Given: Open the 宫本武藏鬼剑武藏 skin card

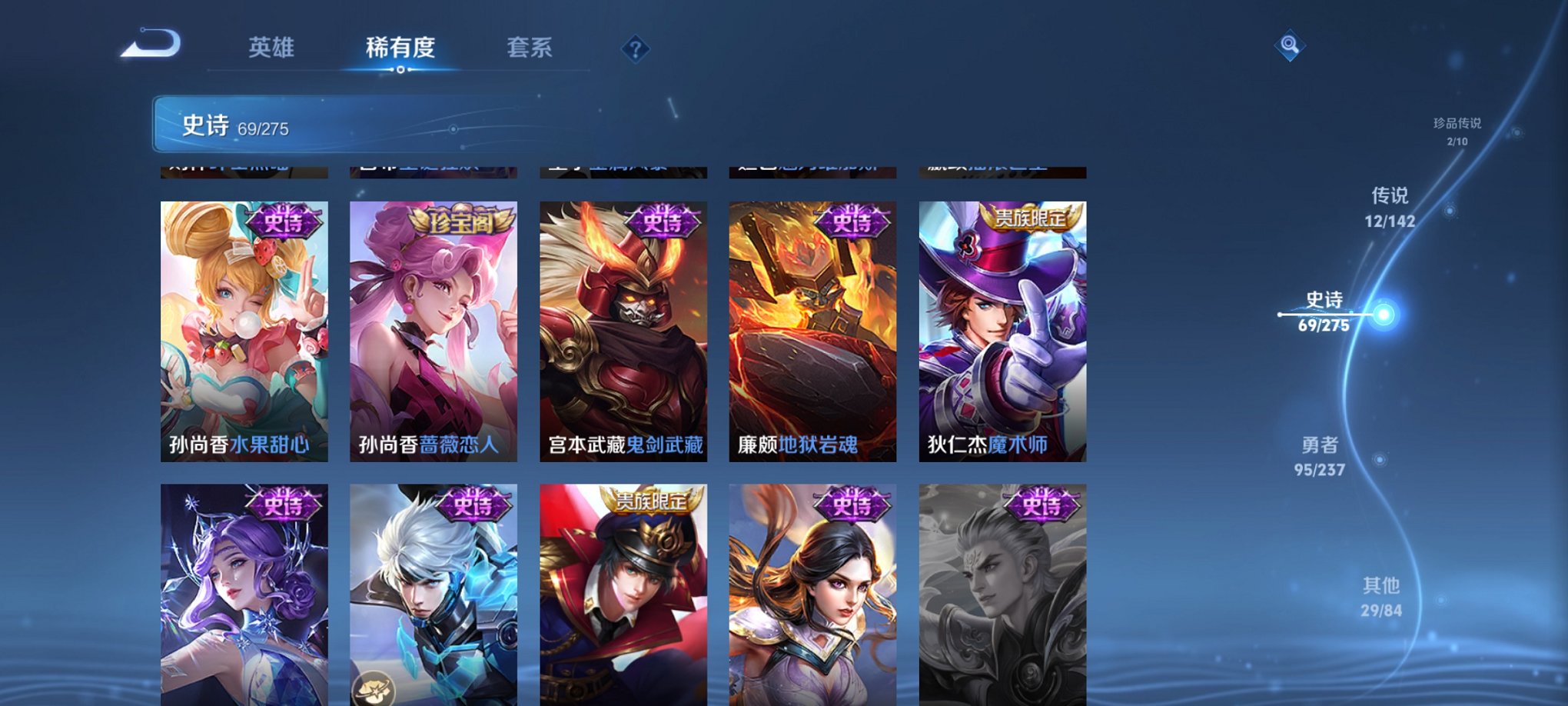Looking at the screenshot, I should [623, 331].
